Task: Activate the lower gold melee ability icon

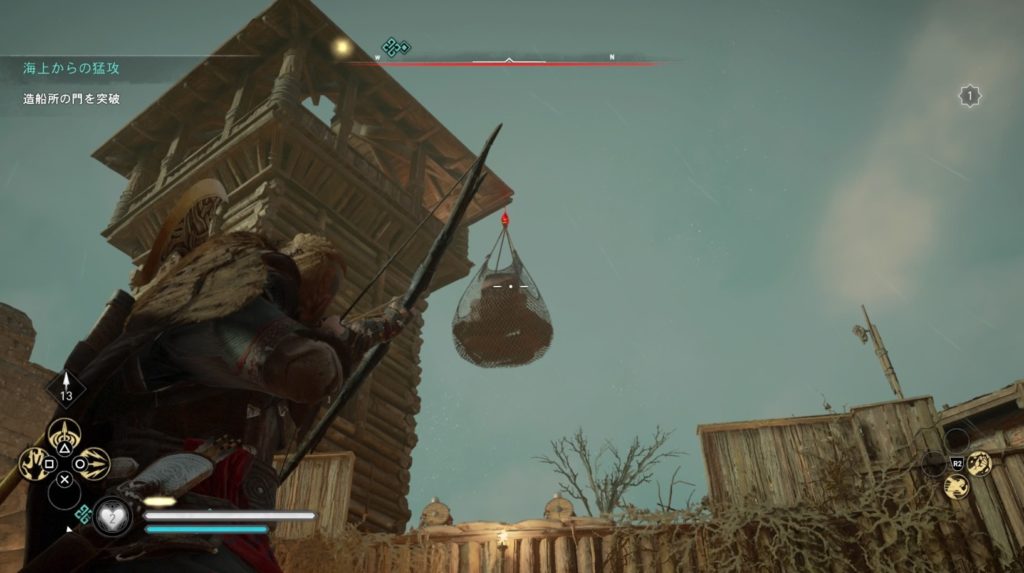Action: coord(955,487)
